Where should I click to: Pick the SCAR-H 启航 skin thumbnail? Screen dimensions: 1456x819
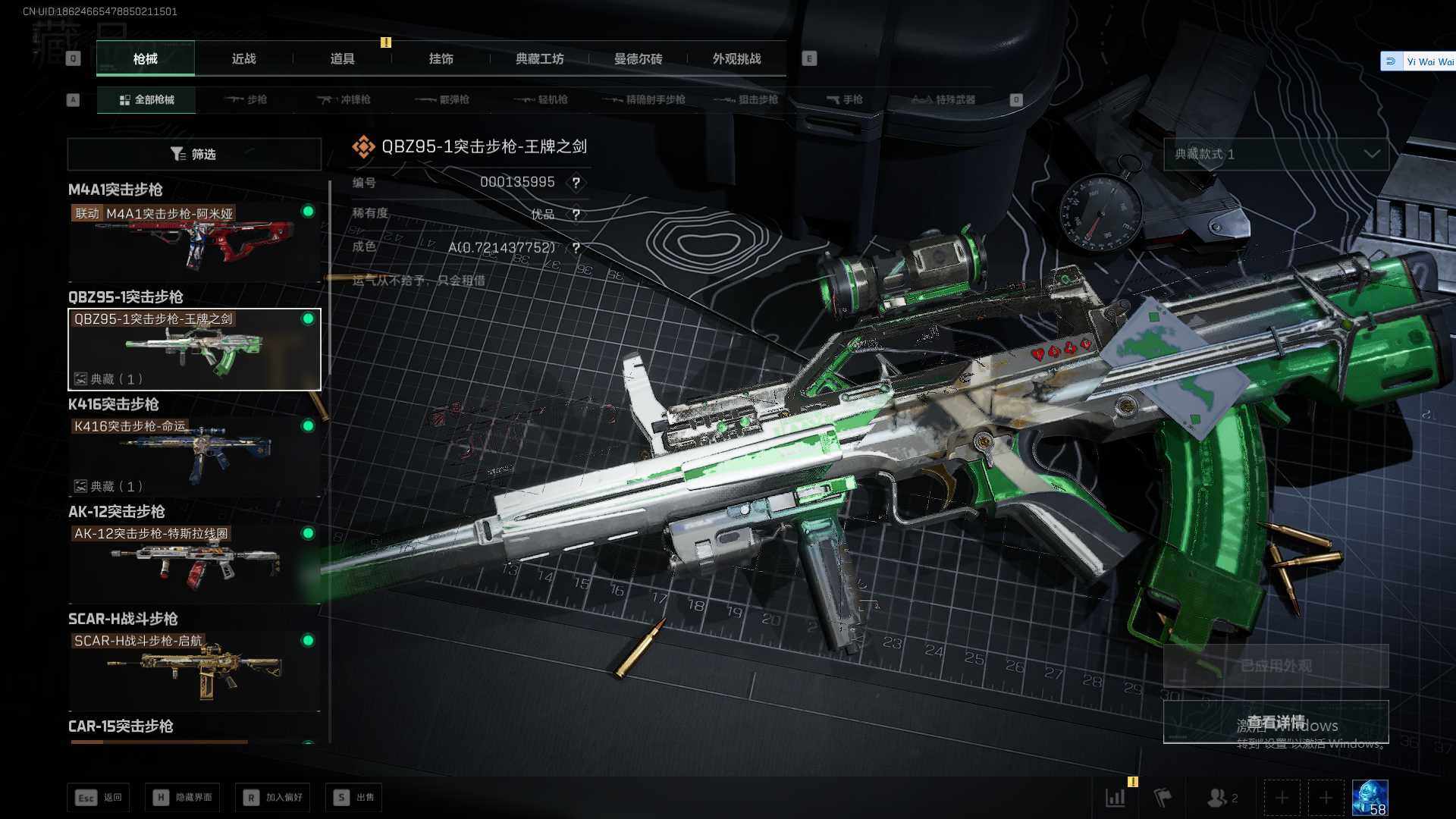point(194,670)
